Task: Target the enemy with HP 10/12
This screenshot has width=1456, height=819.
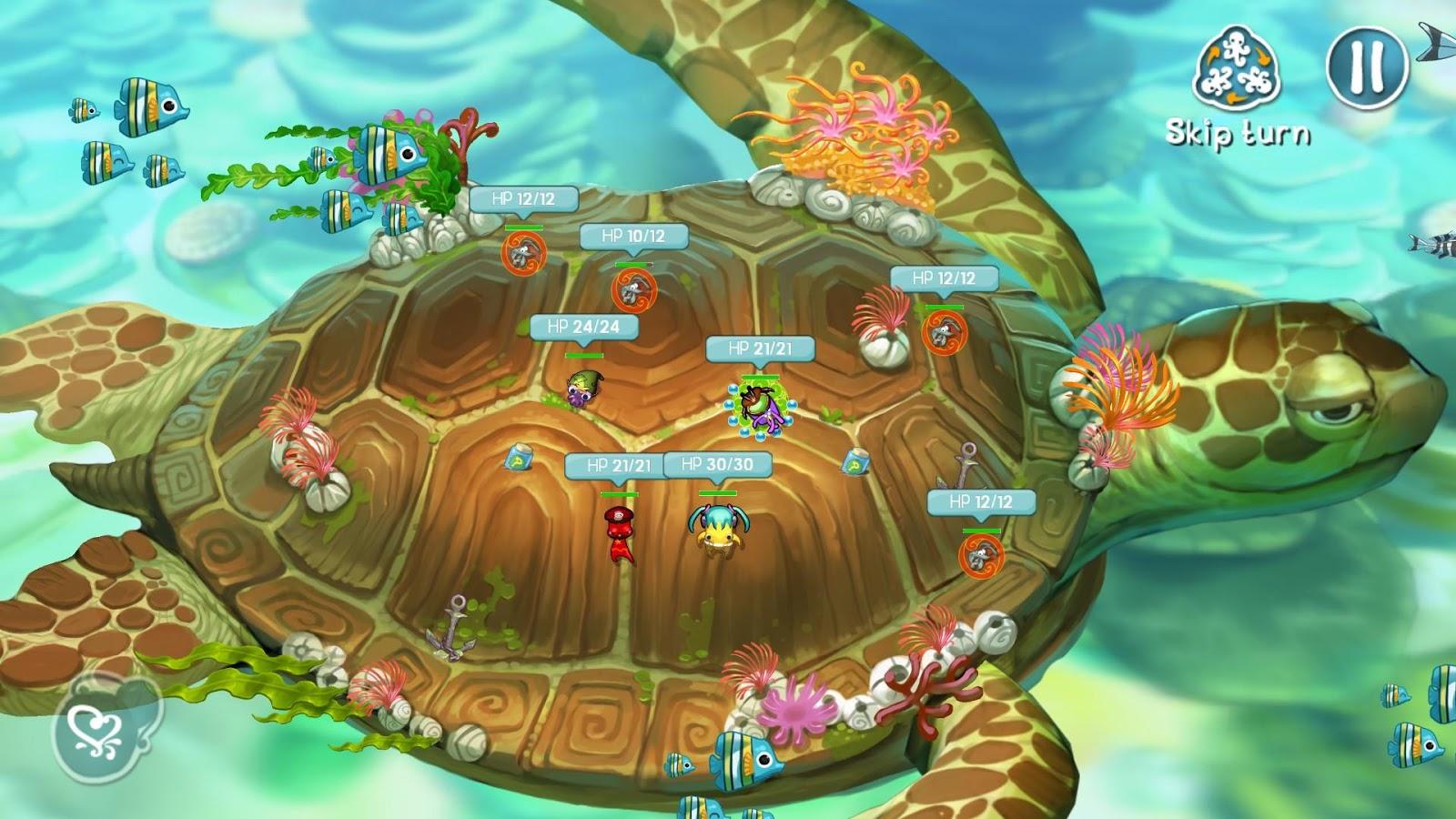Action: [x=633, y=289]
